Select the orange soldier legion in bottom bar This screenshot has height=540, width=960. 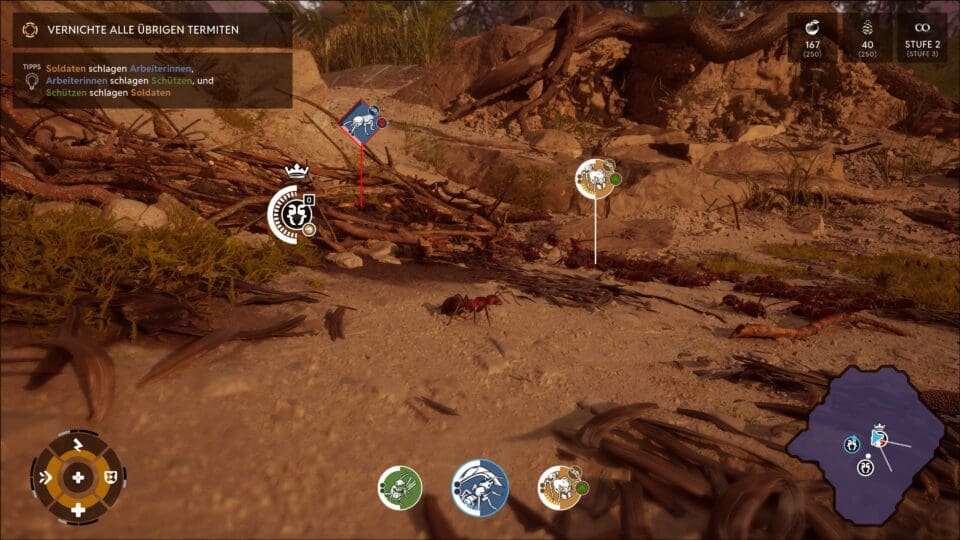pyautogui.click(x=559, y=488)
